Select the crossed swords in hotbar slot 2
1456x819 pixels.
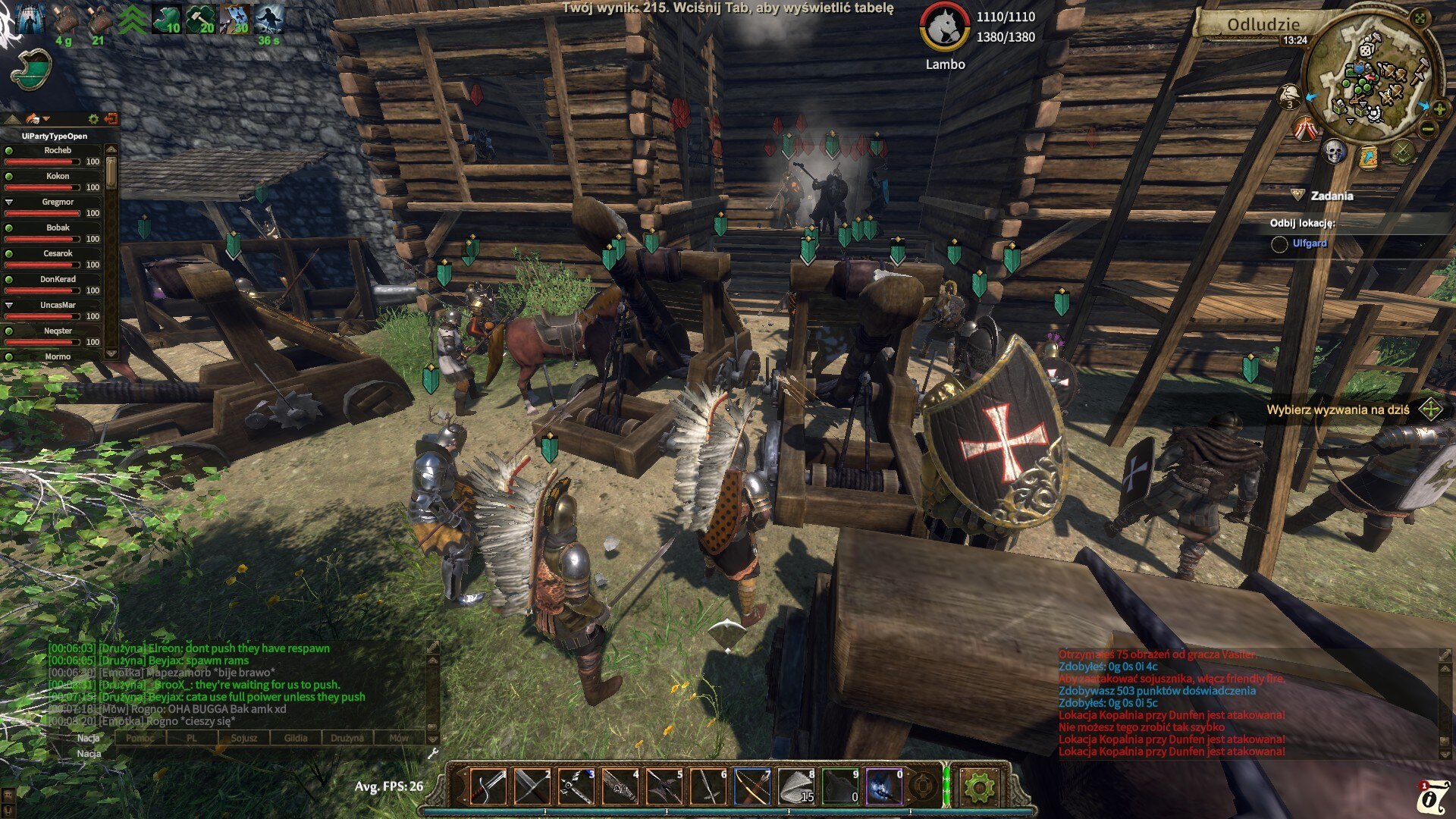click(x=532, y=786)
